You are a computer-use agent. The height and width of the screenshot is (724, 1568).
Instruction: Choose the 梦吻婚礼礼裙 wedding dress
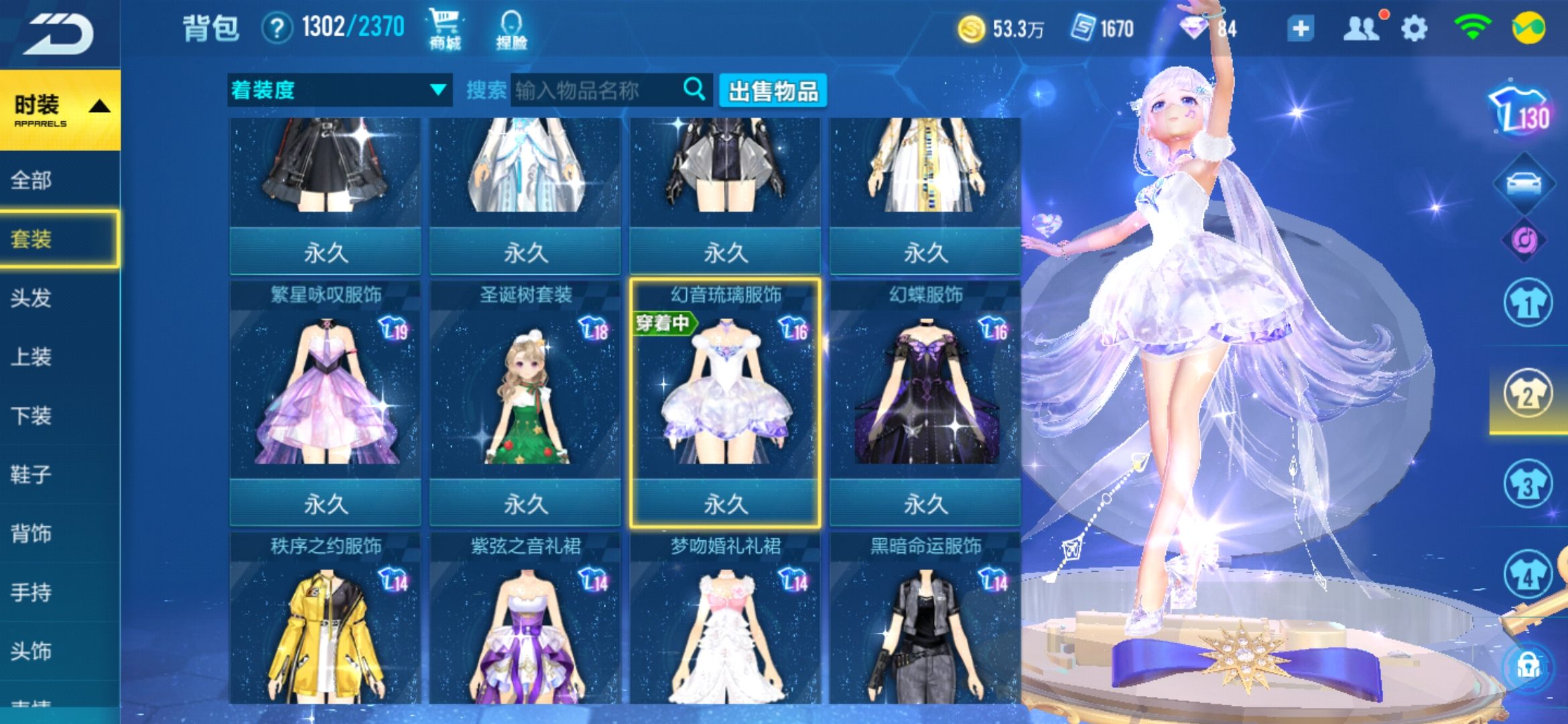[725, 623]
